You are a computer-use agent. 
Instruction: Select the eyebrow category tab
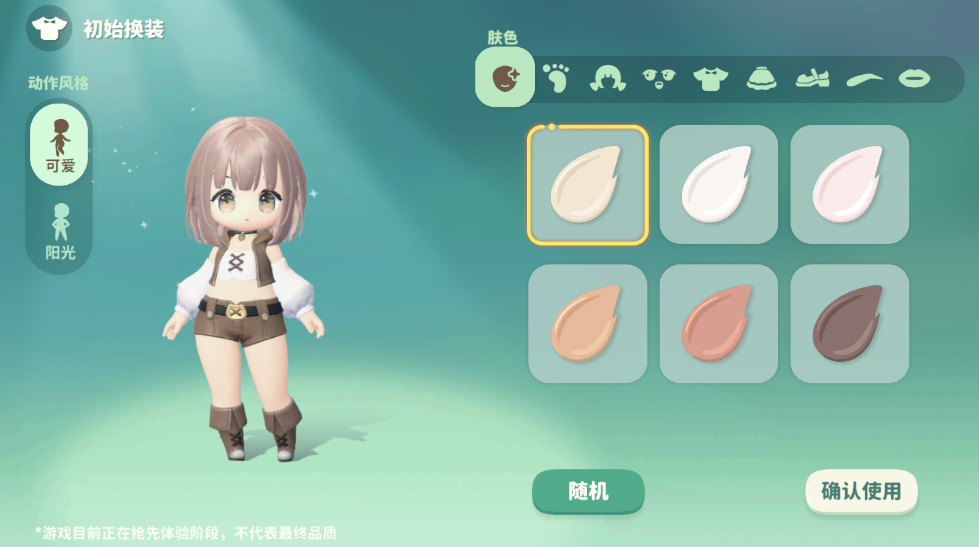point(864,78)
